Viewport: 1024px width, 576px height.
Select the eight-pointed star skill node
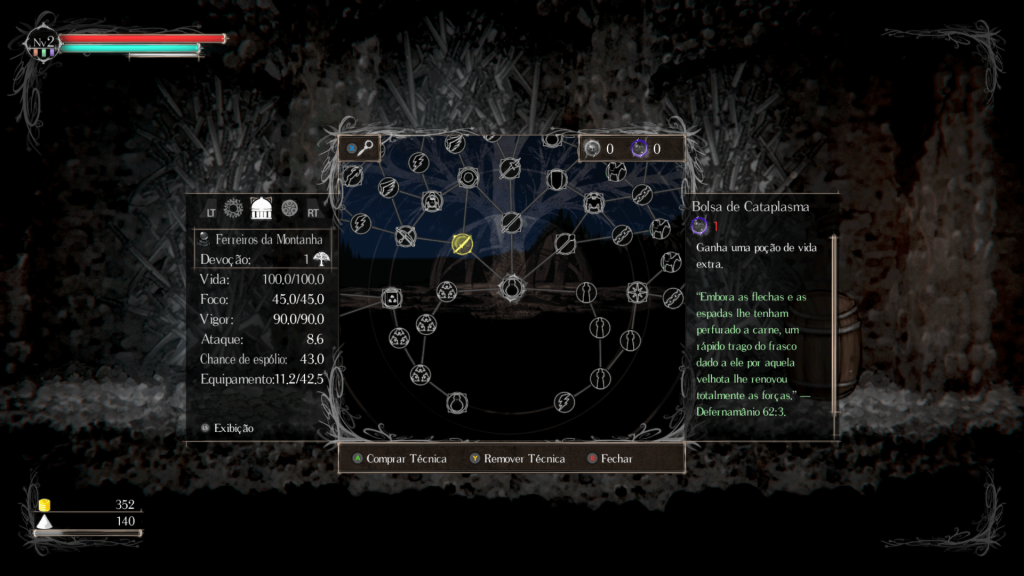(x=636, y=292)
